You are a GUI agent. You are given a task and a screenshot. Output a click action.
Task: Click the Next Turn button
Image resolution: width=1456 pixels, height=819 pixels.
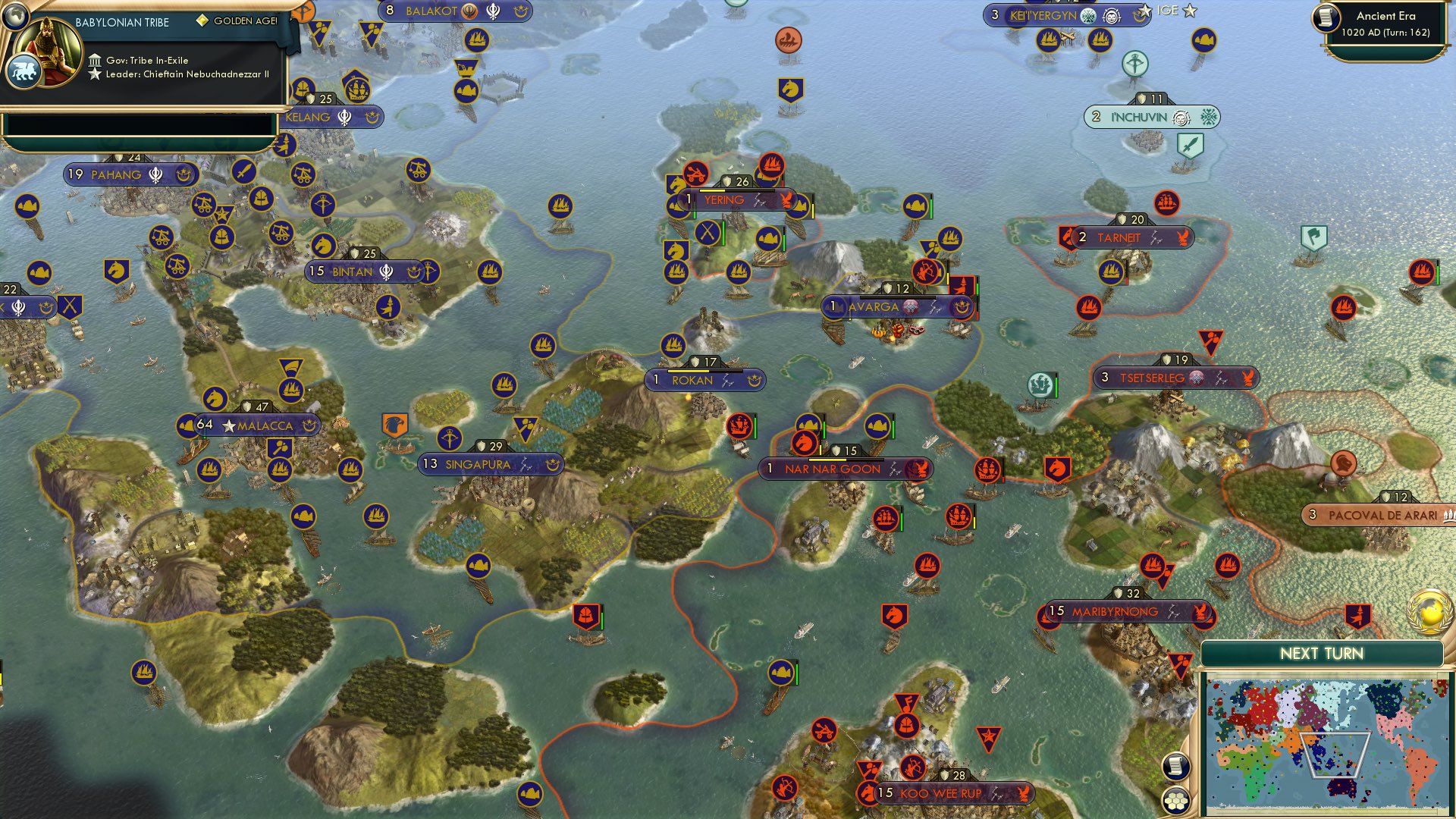point(1323,653)
